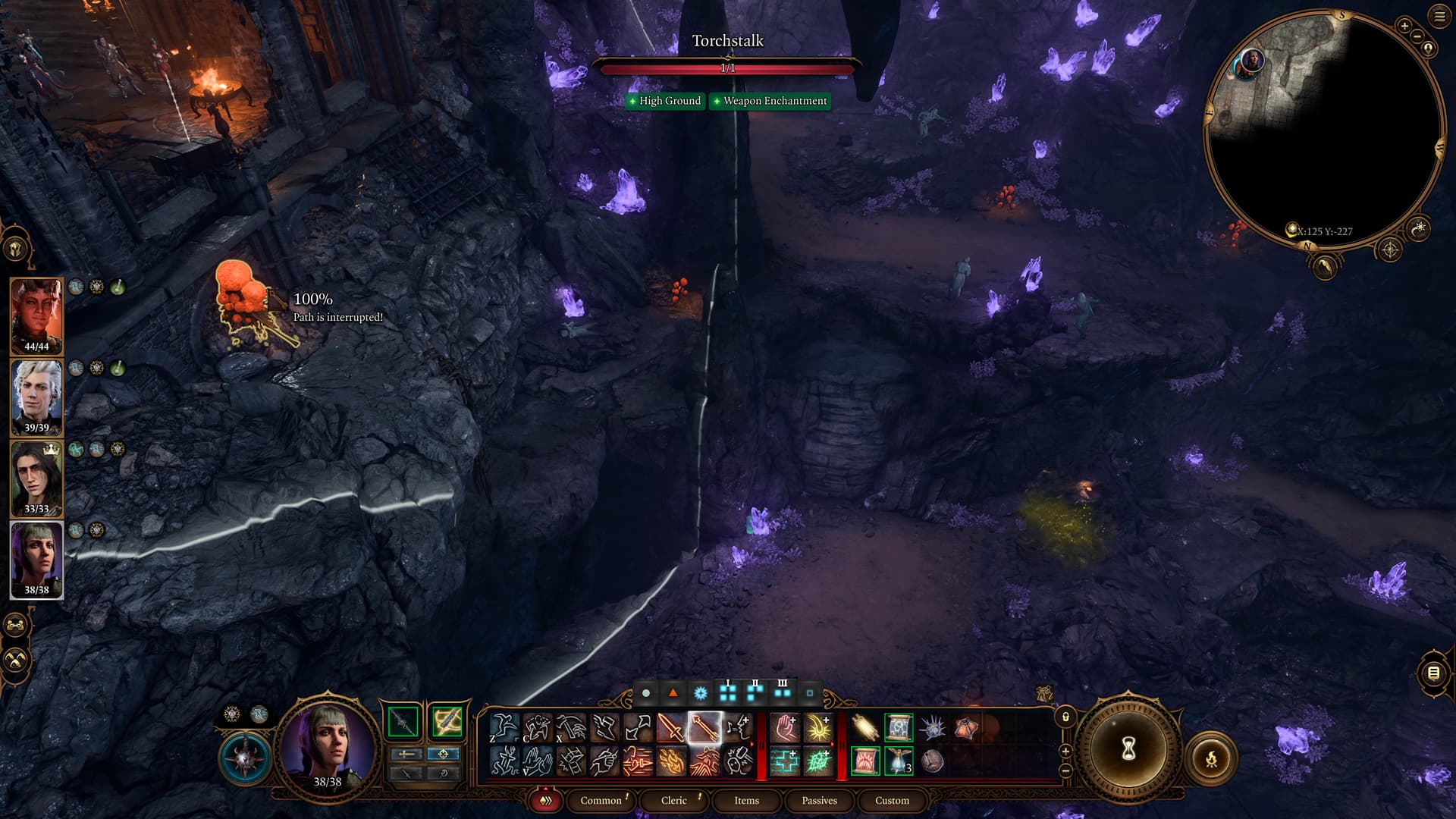Select the Custom hotbar tab
The width and height of the screenshot is (1456, 819).
coord(892,800)
